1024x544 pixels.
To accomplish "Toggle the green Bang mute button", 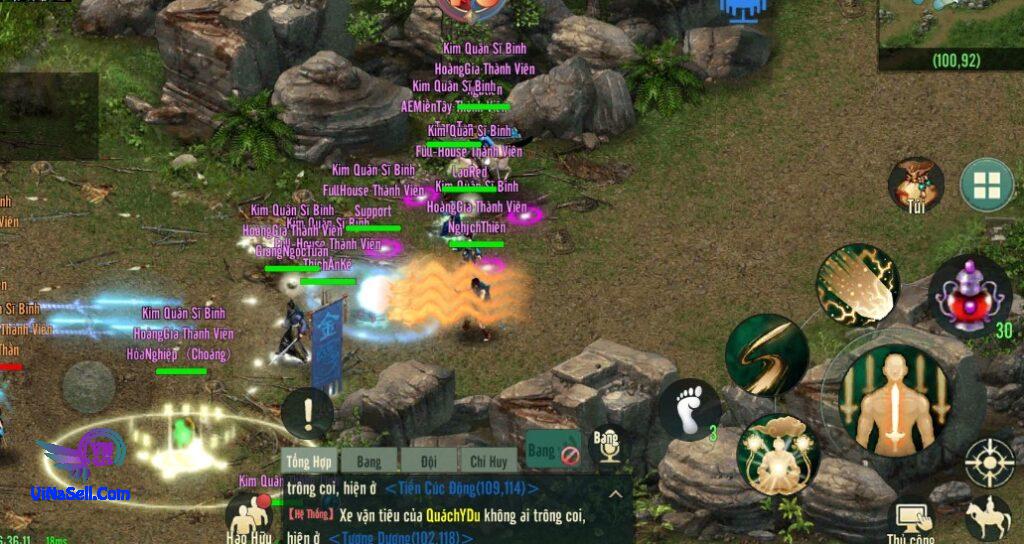I will pos(553,451).
